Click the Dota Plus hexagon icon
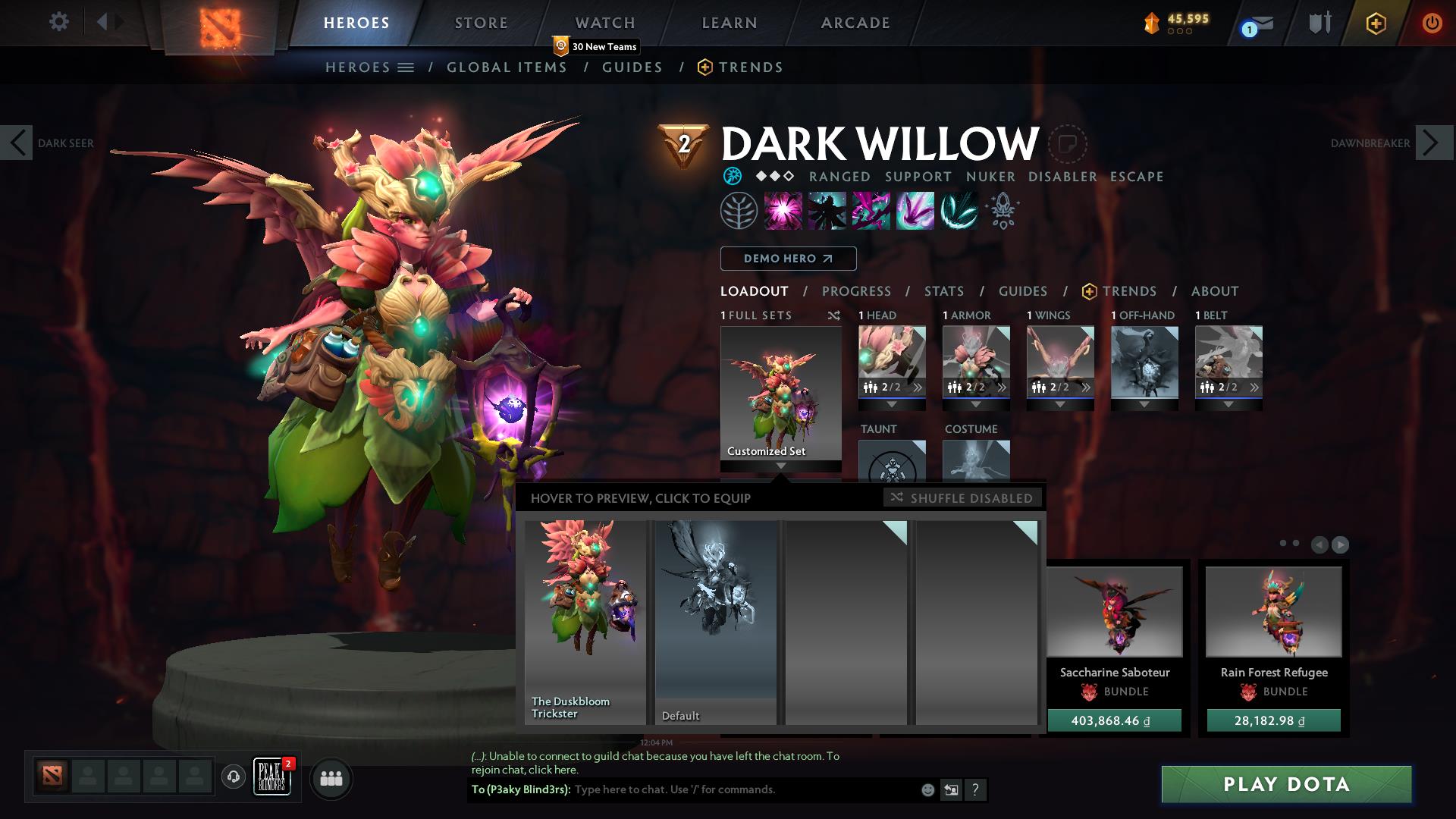This screenshot has width=1456, height=819. pyautogui.click(x=1376, y=24)
